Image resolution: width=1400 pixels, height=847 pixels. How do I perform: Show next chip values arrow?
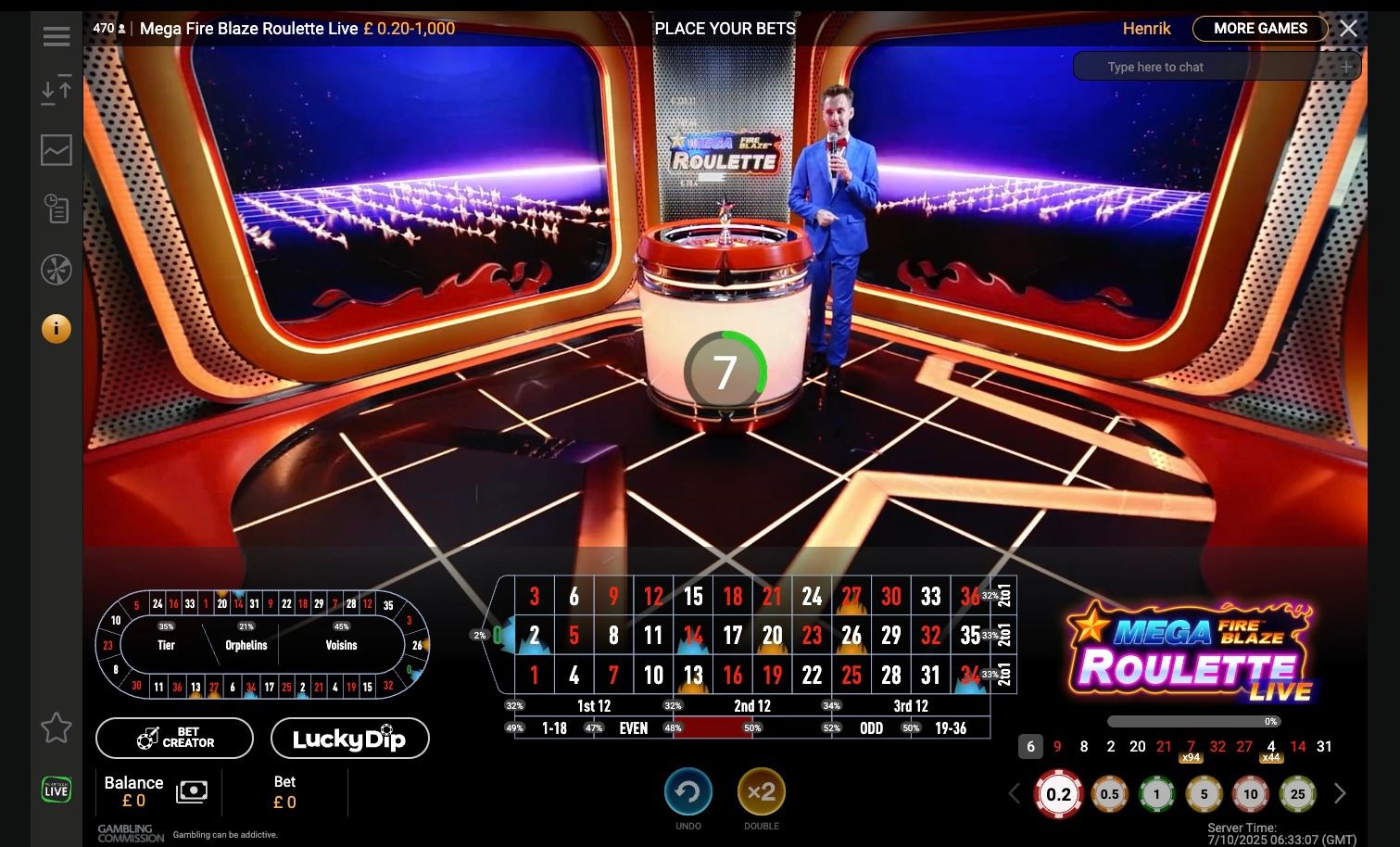coord(1340,794)
